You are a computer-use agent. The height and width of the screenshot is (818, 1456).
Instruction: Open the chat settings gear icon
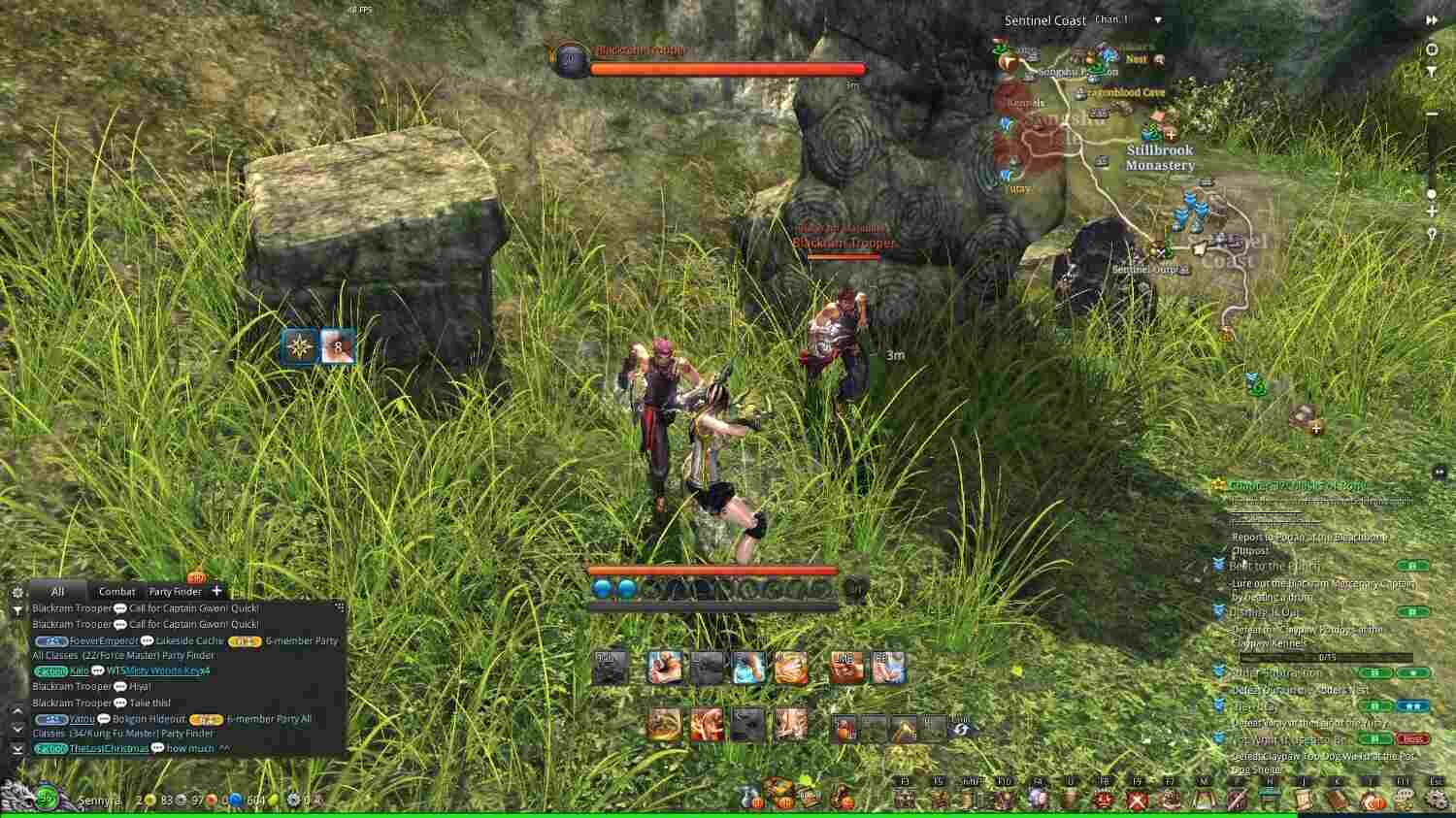click(x=18, y=593)
